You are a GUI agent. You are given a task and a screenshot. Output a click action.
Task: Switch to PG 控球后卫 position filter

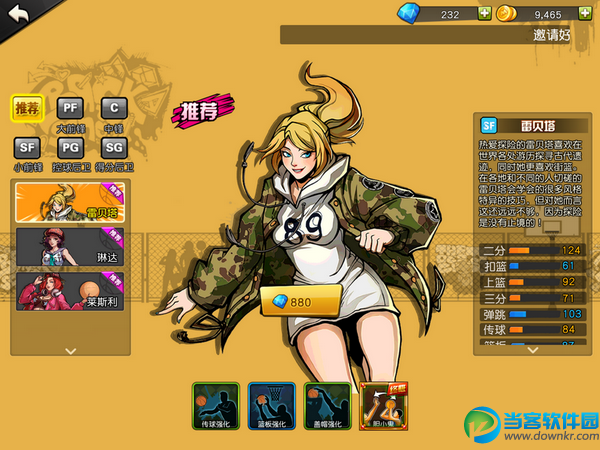(70, 148)
